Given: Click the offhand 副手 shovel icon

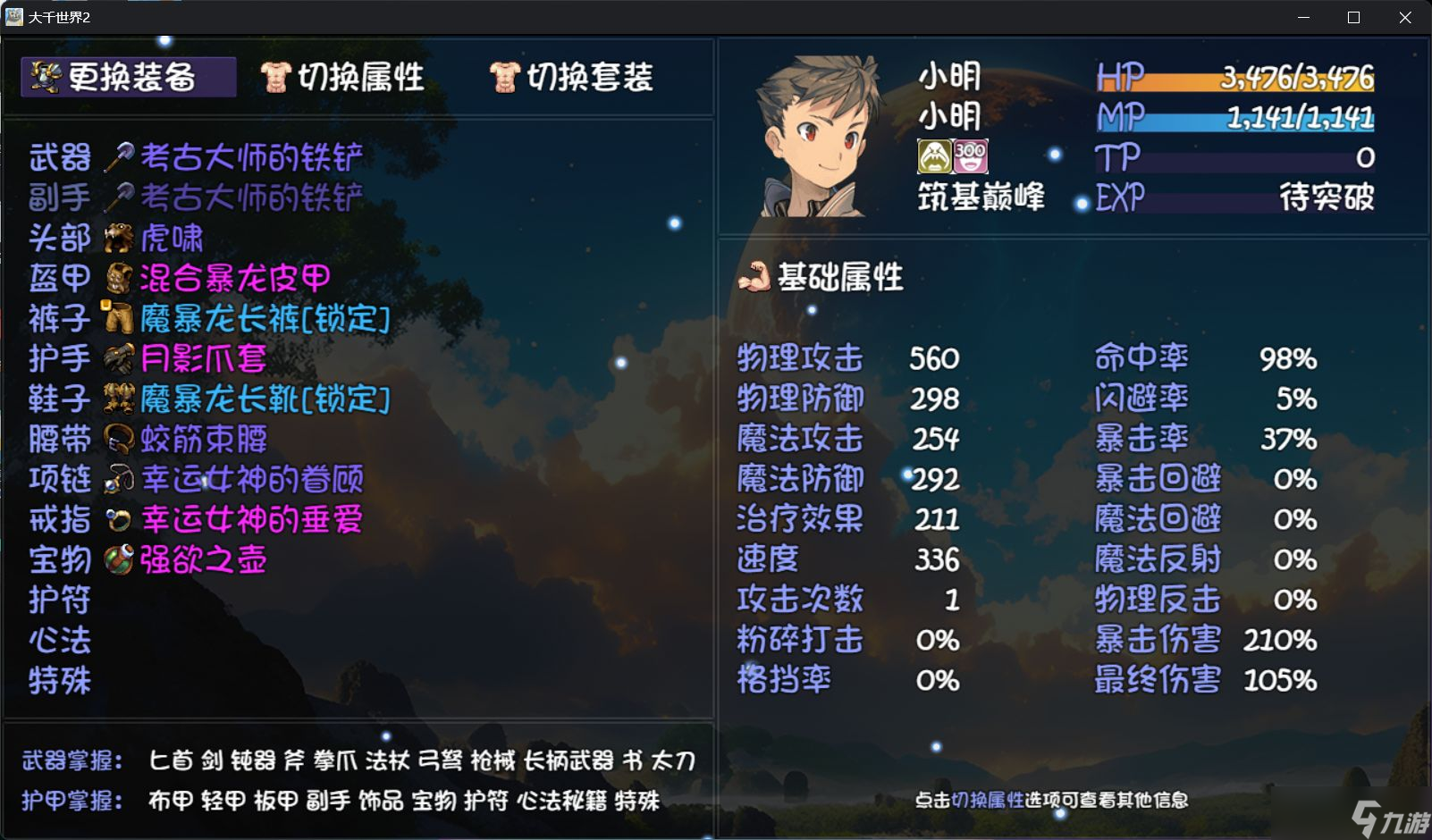Looking at the screenshot, I should pyautogui.click(x=120, y=197).
